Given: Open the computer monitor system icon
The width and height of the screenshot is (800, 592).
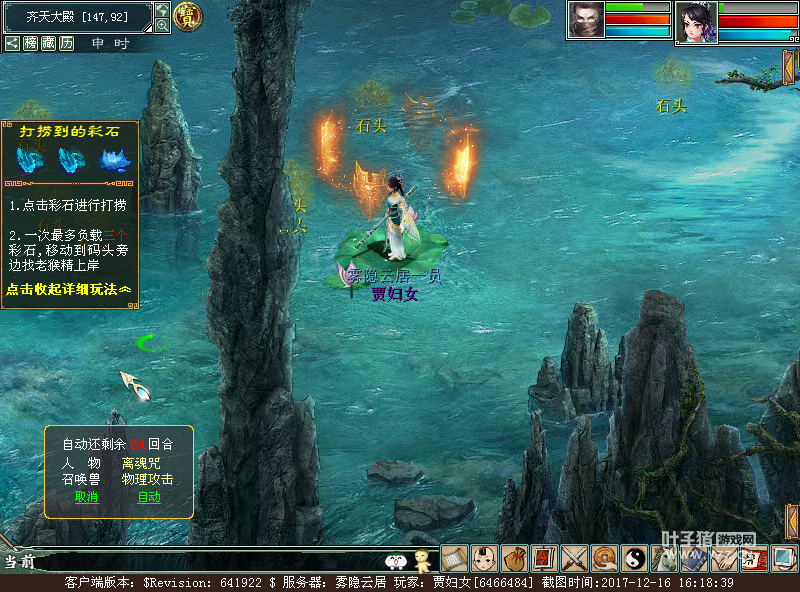Looking at the screenshot, I should pyautogui.click(x=783, y=558).
